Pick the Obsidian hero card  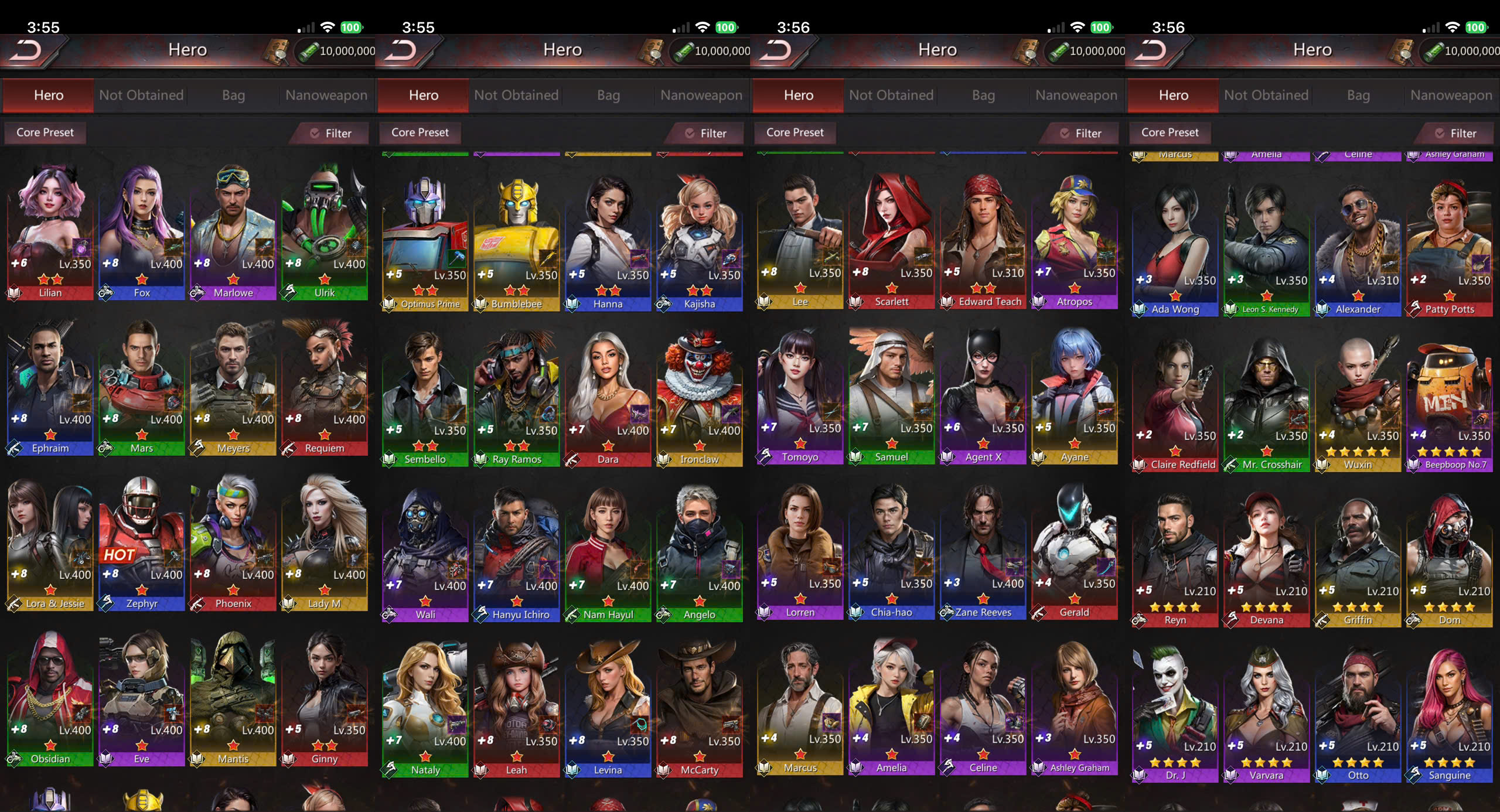[50, 697]
